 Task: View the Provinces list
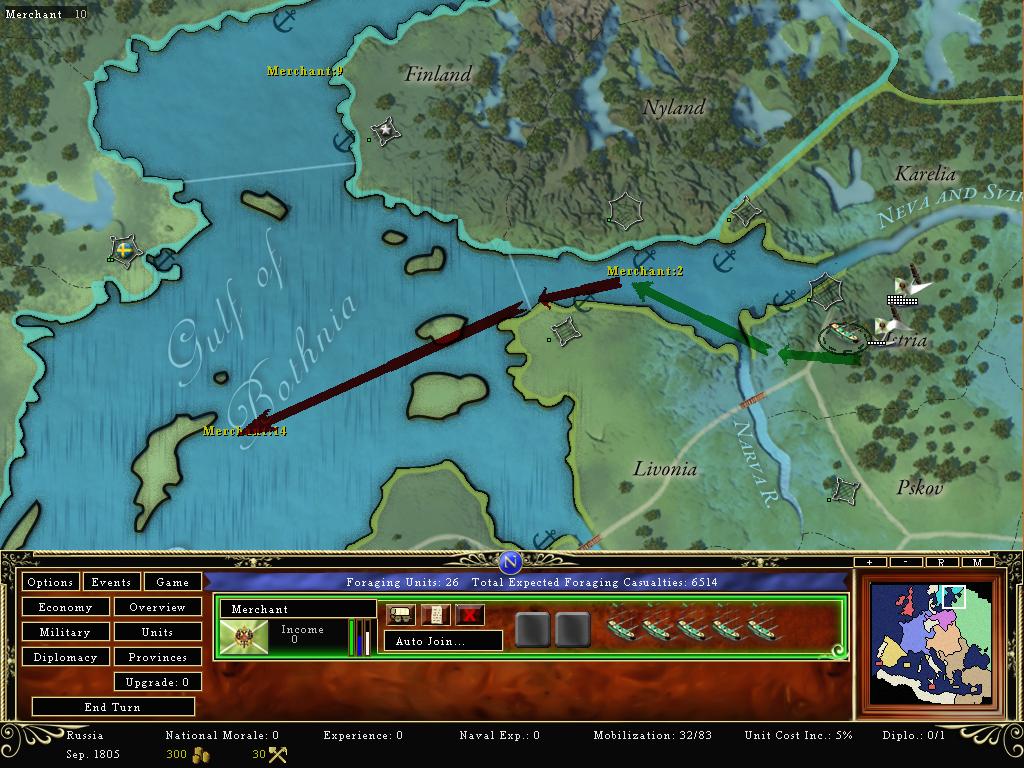[157, 657]
